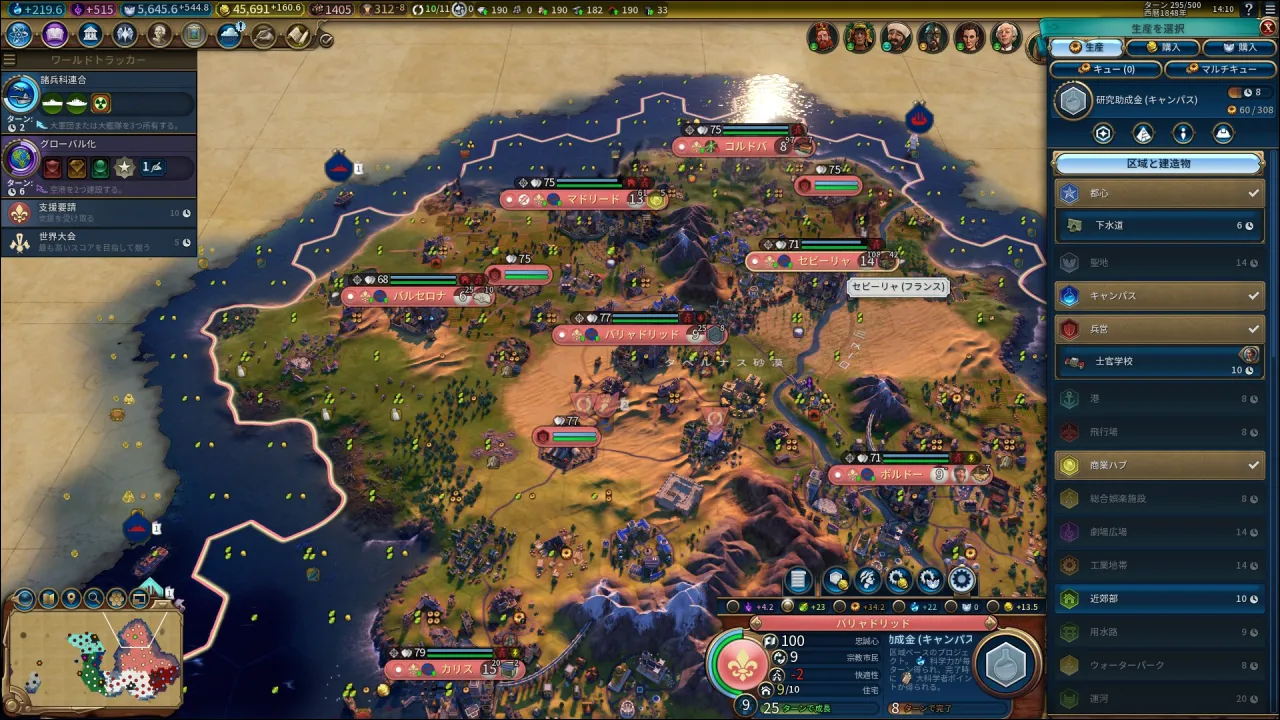Image resolution: width=1280 pixels, height=720 pixels.
Task: Open the civics tree button
Action: coord(55,35)
